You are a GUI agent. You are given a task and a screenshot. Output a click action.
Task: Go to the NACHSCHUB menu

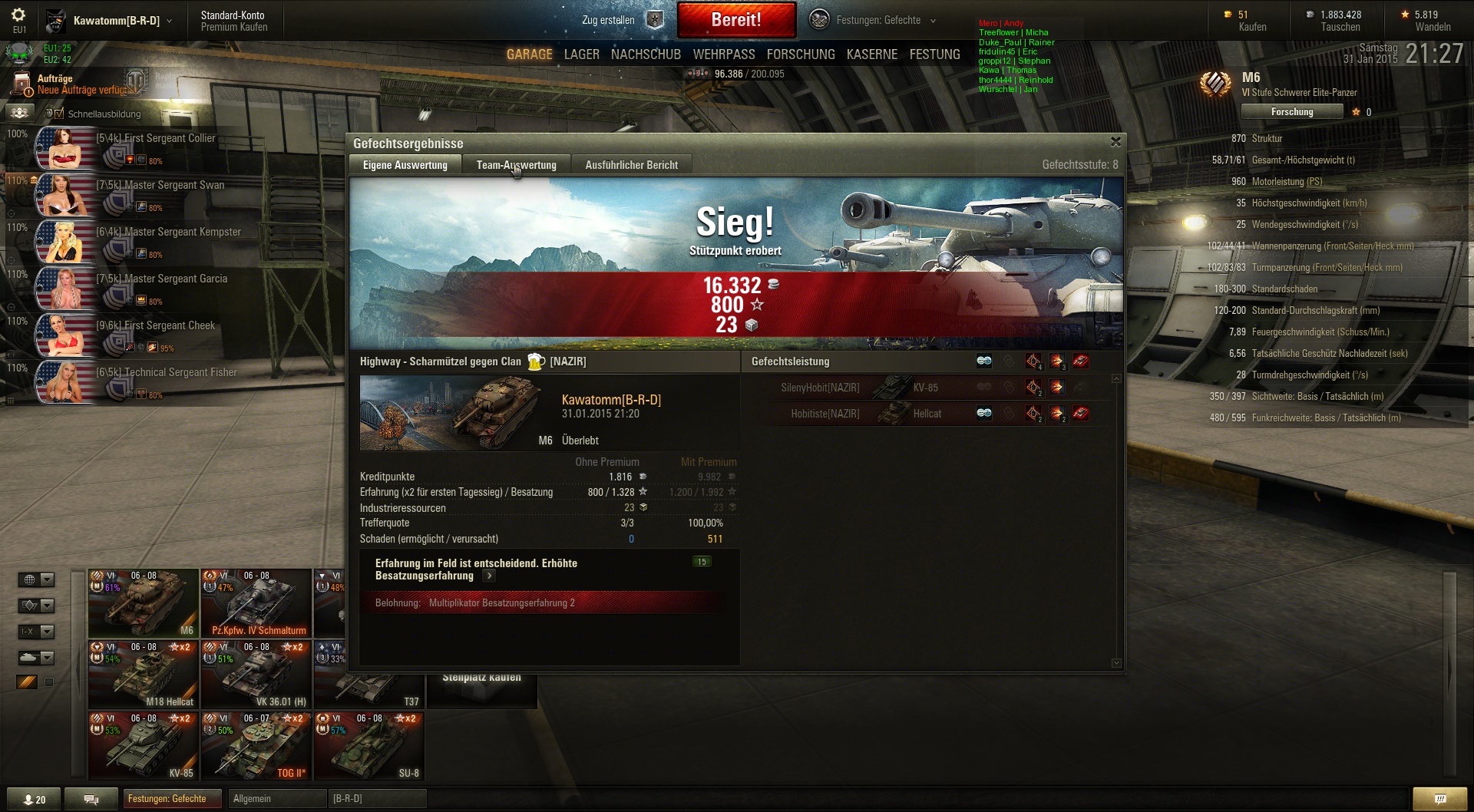click(x=646, y=54)
